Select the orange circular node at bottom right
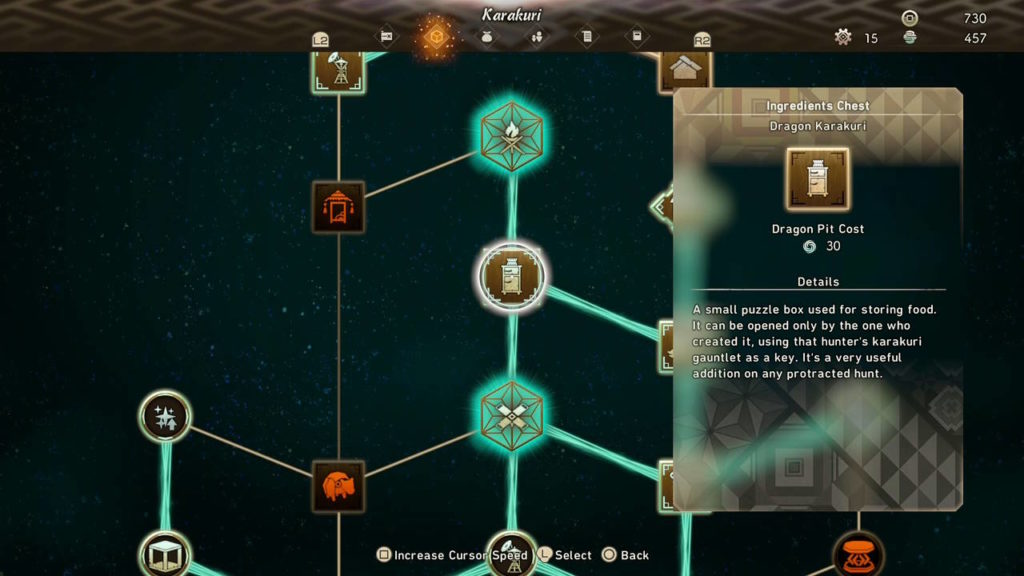This screenshot has height=576, width=1024. click(858, 555)
